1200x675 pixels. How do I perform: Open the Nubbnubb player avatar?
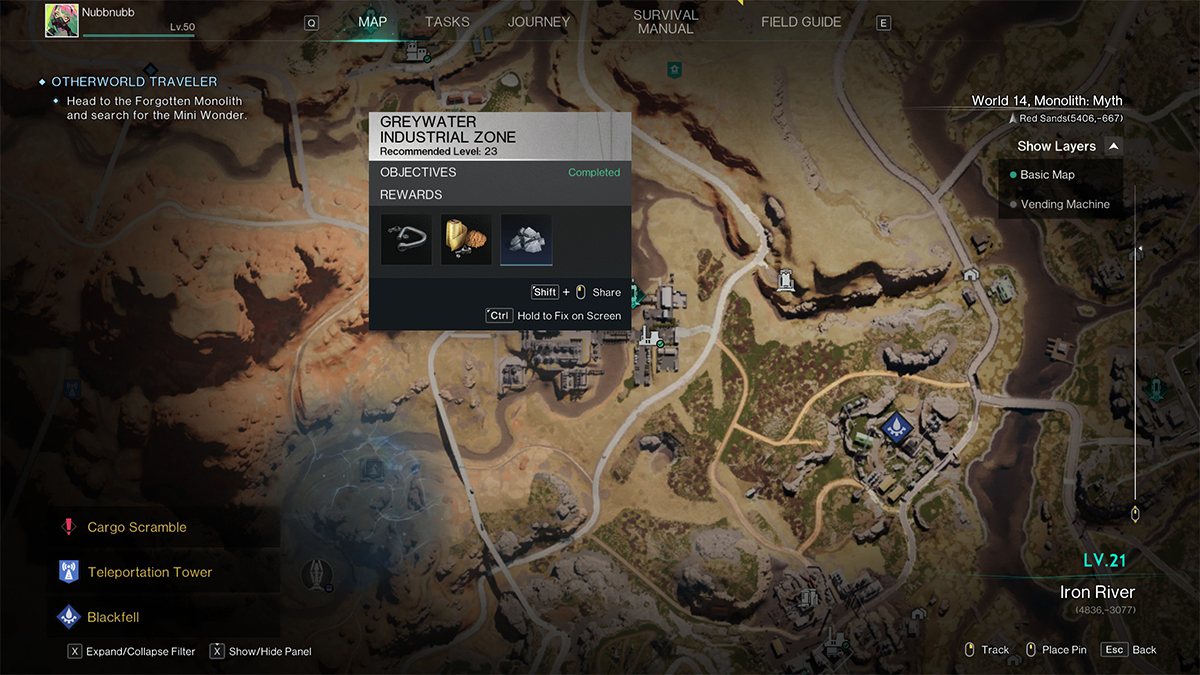pyautogui.click(x=62, y=20)
